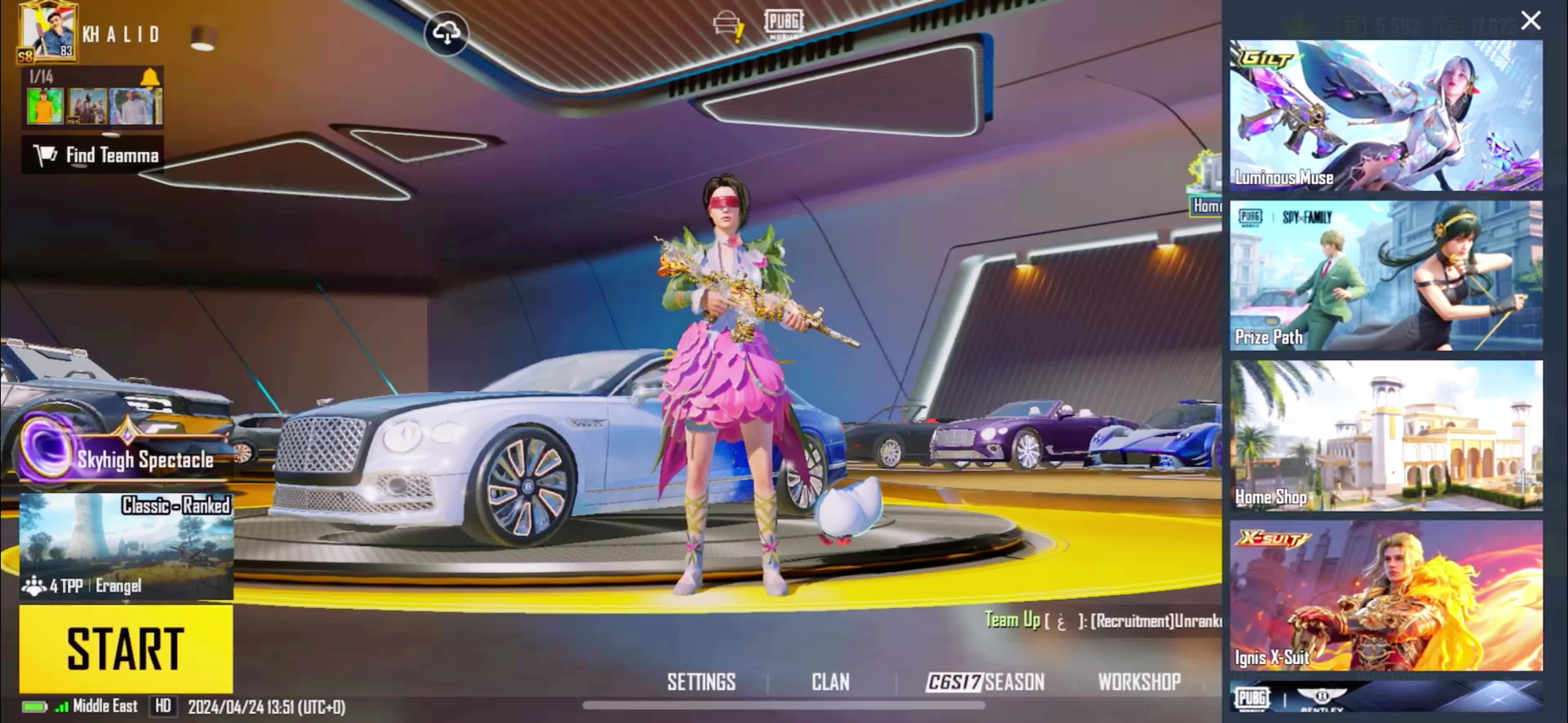Select the Ignis X-Suit banner
The image size is (1568, 723).
point(1385,595)
